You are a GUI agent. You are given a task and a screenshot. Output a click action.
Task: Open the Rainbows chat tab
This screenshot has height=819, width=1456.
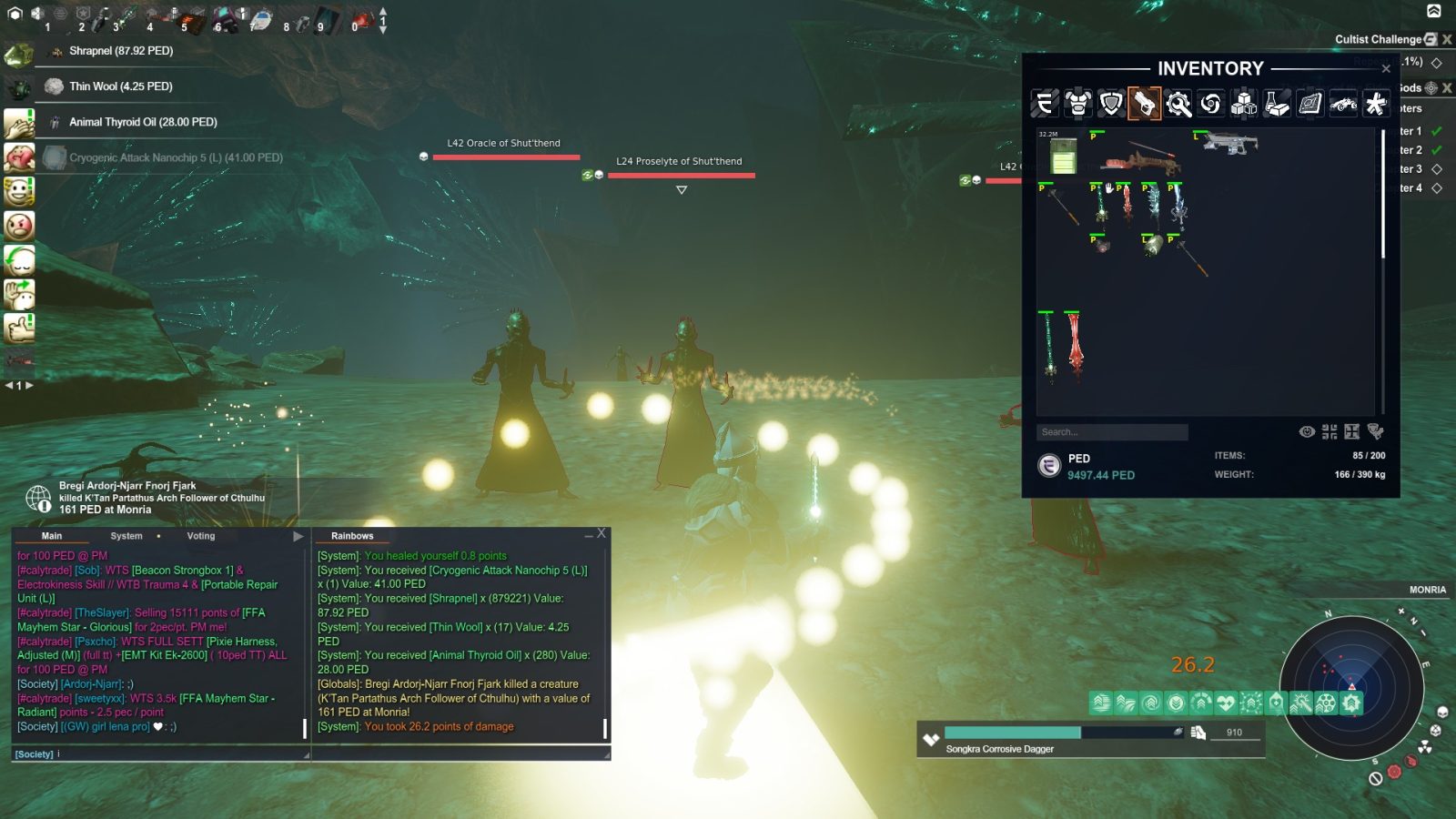355,536
